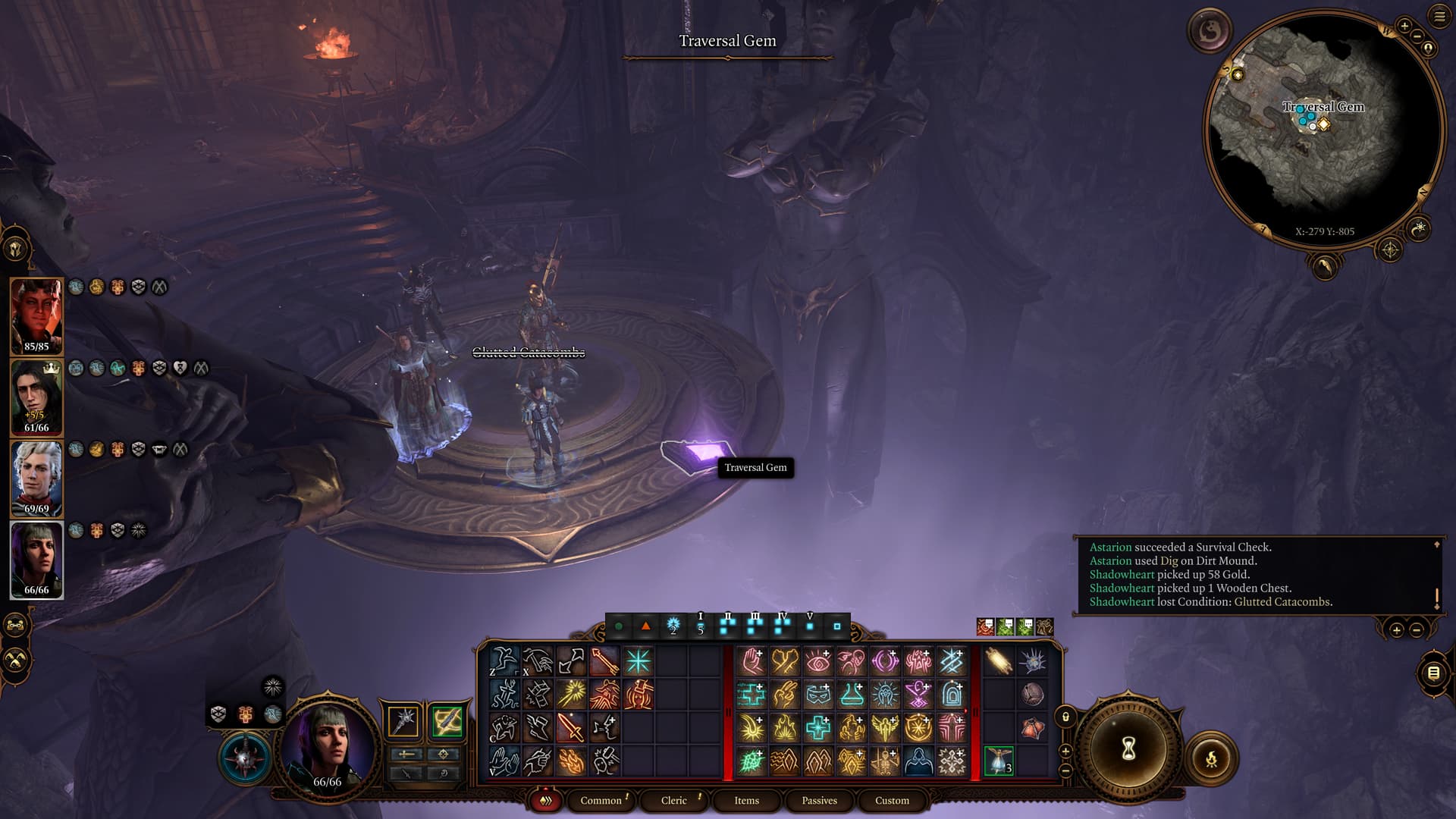
Task: Select the crowned party leader portrait
Action: point(36,396)
